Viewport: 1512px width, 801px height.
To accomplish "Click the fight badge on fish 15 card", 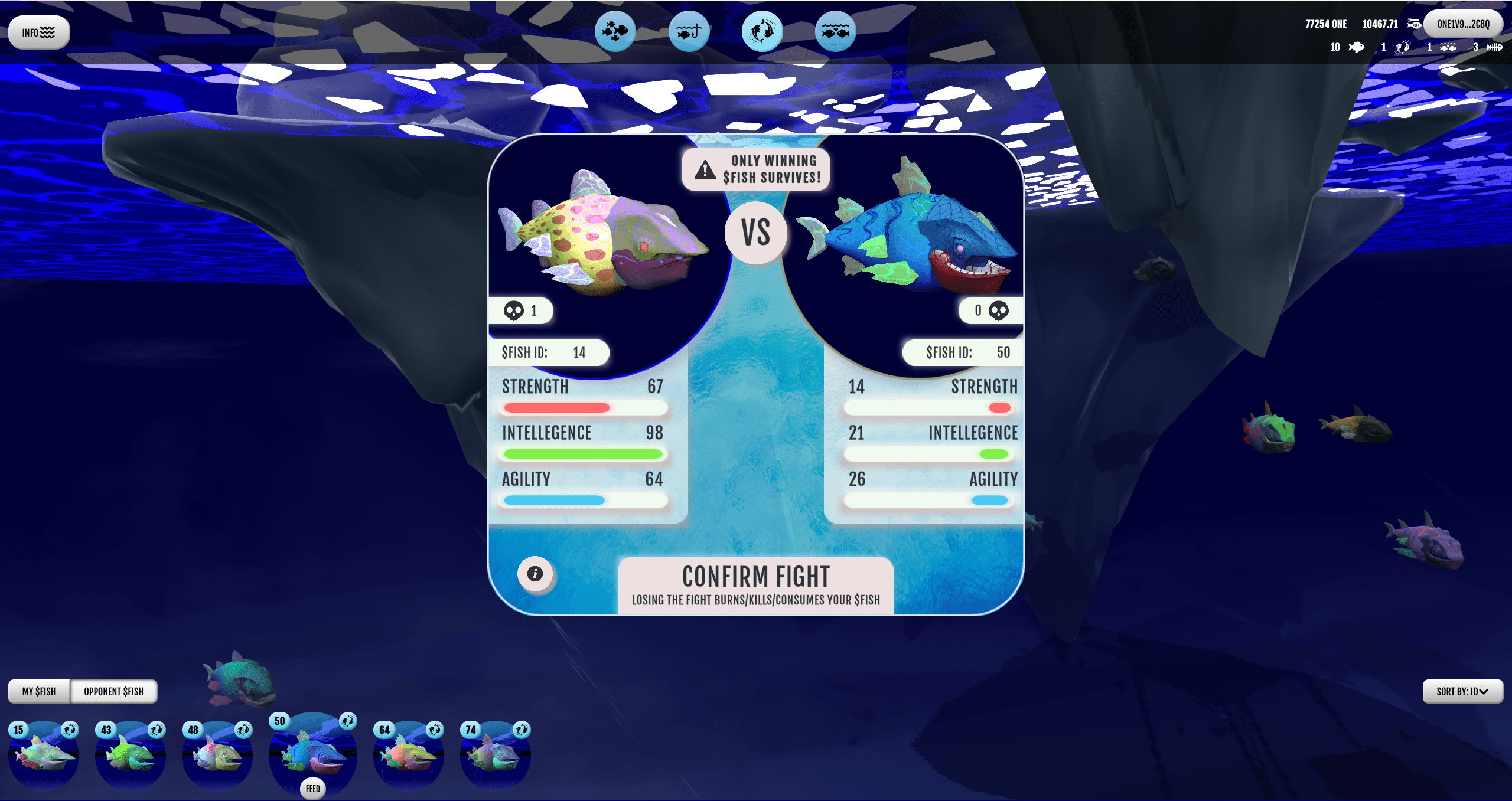I will (70, 730).
